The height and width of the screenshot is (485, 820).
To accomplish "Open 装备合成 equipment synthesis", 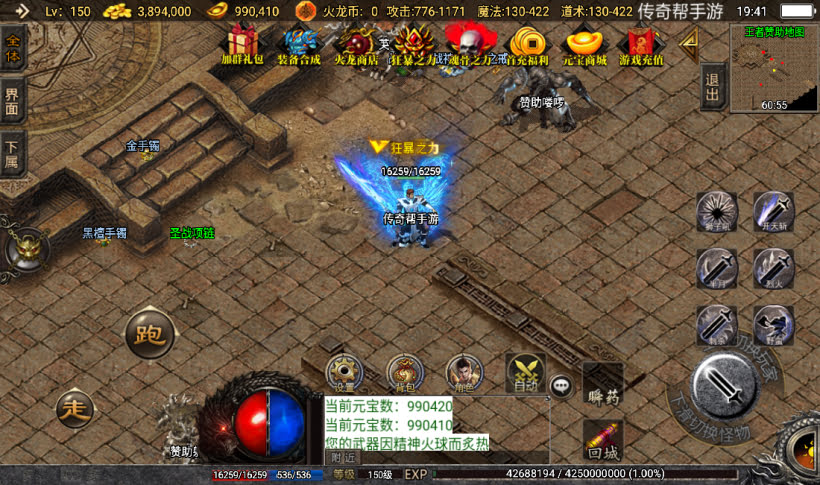I will coord(299,42).
